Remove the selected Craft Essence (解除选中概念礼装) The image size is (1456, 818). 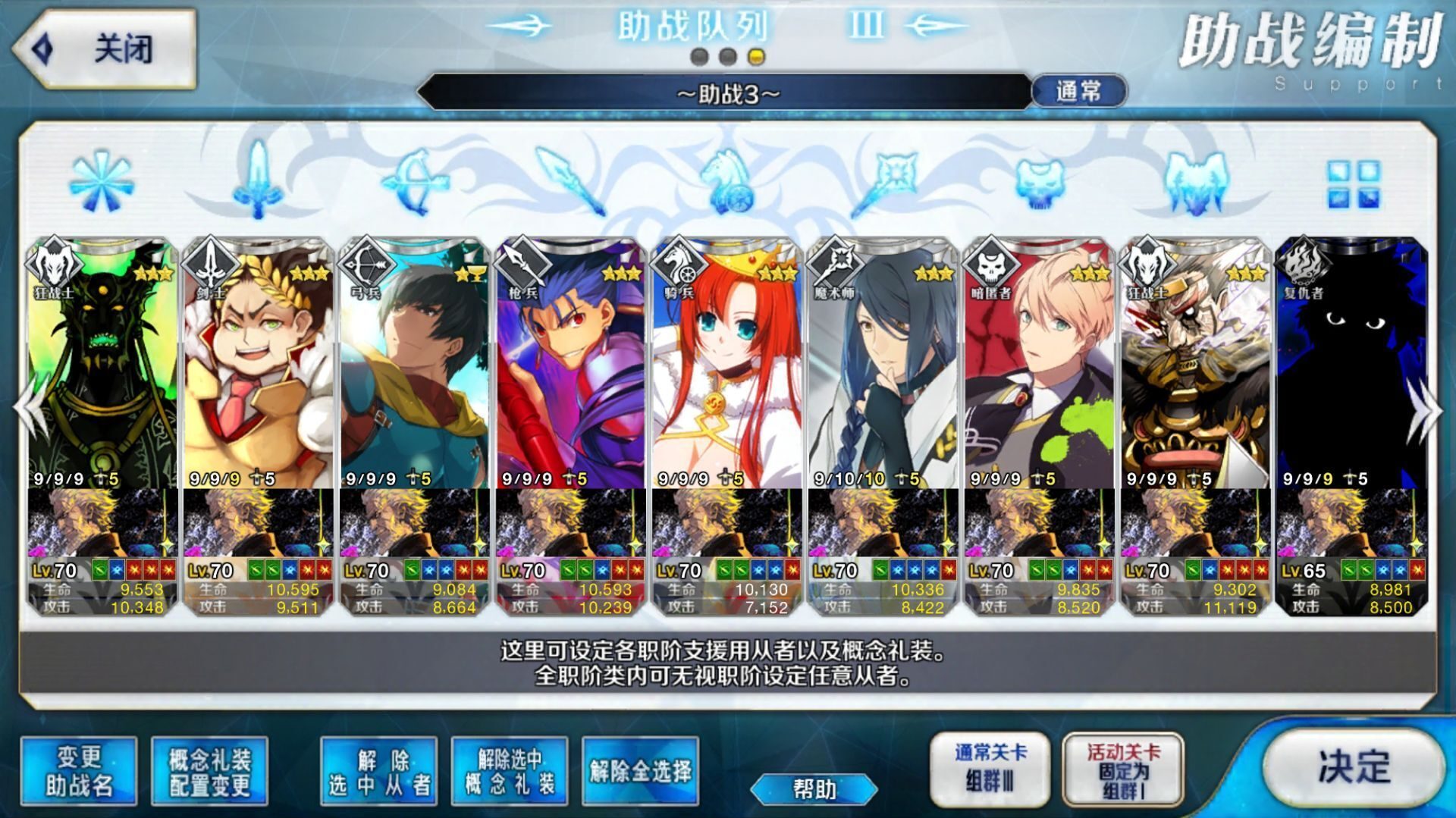pos(509,771)
